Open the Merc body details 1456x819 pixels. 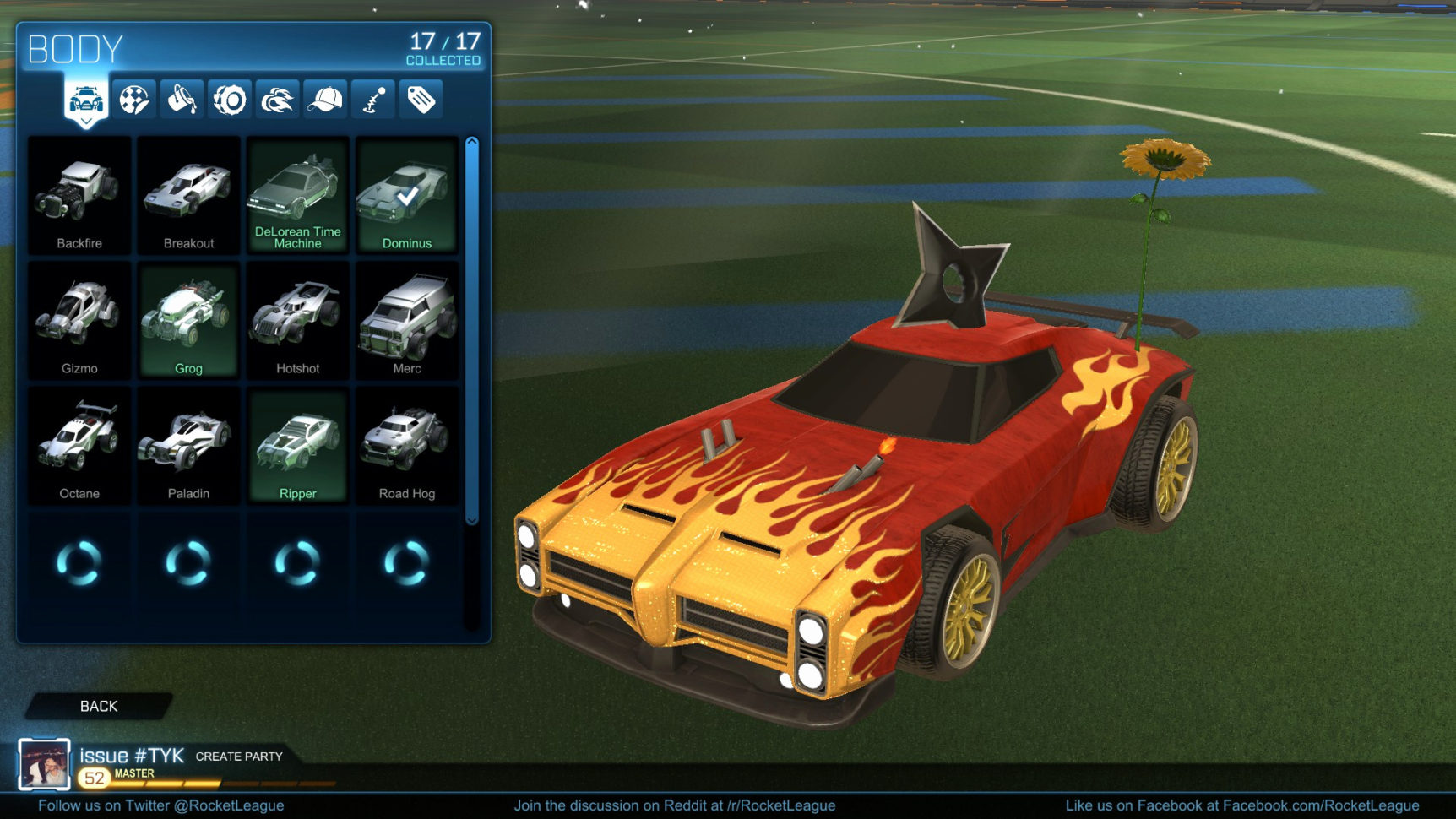[406, 321]
